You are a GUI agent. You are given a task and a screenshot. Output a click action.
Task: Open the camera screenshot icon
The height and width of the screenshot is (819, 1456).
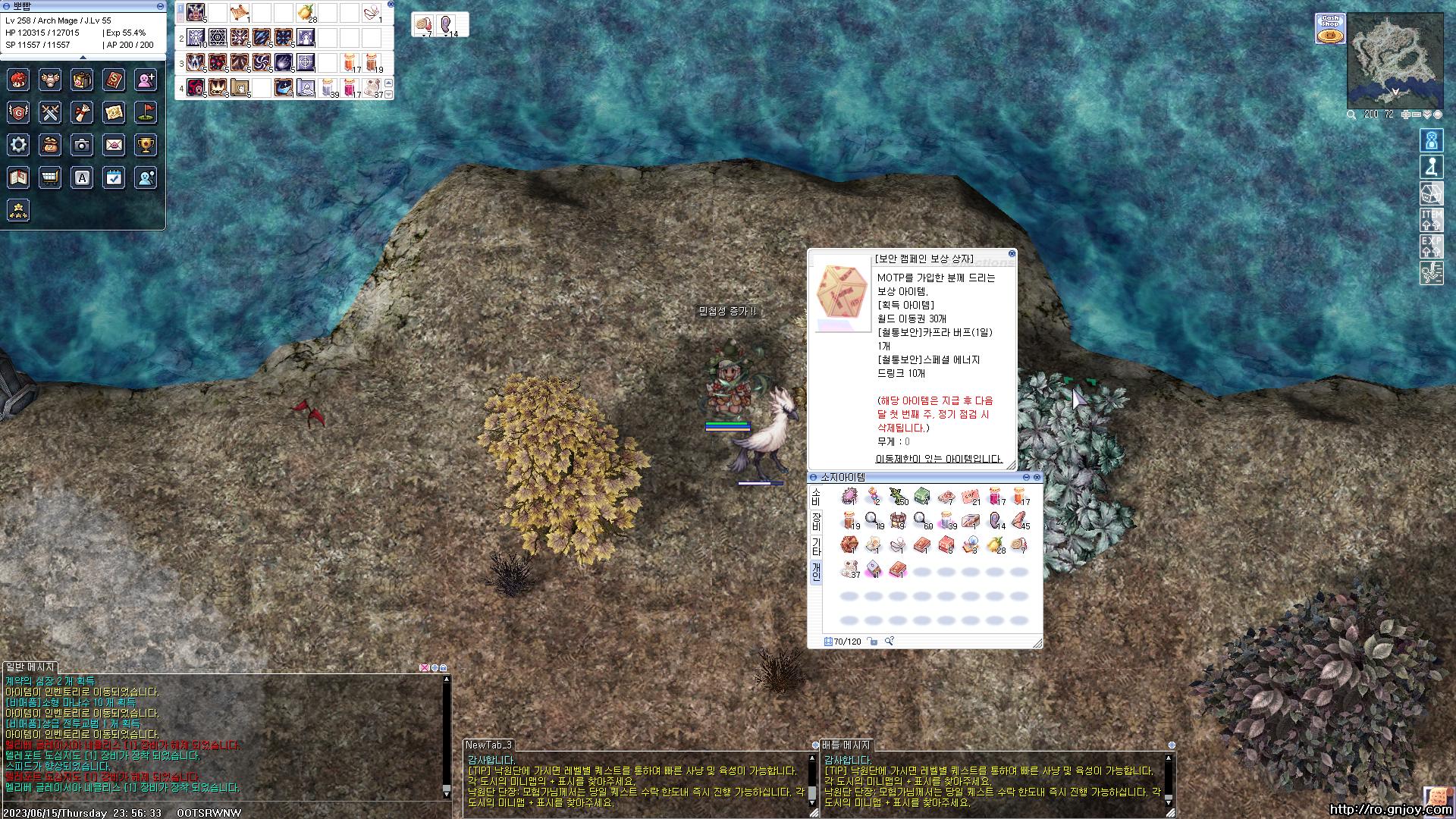pos(82,144)
